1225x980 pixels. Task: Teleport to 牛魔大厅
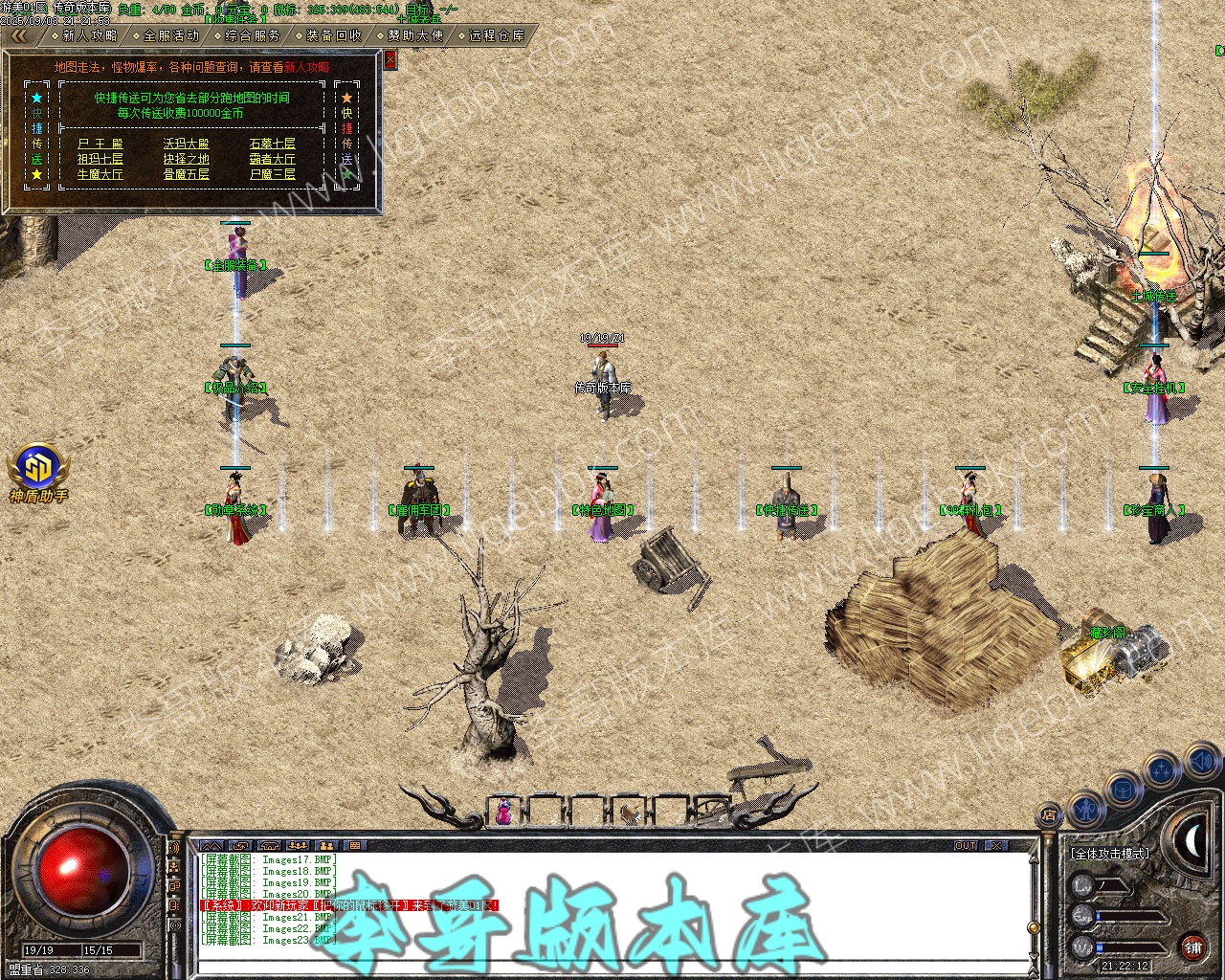(x=100, y=175)
